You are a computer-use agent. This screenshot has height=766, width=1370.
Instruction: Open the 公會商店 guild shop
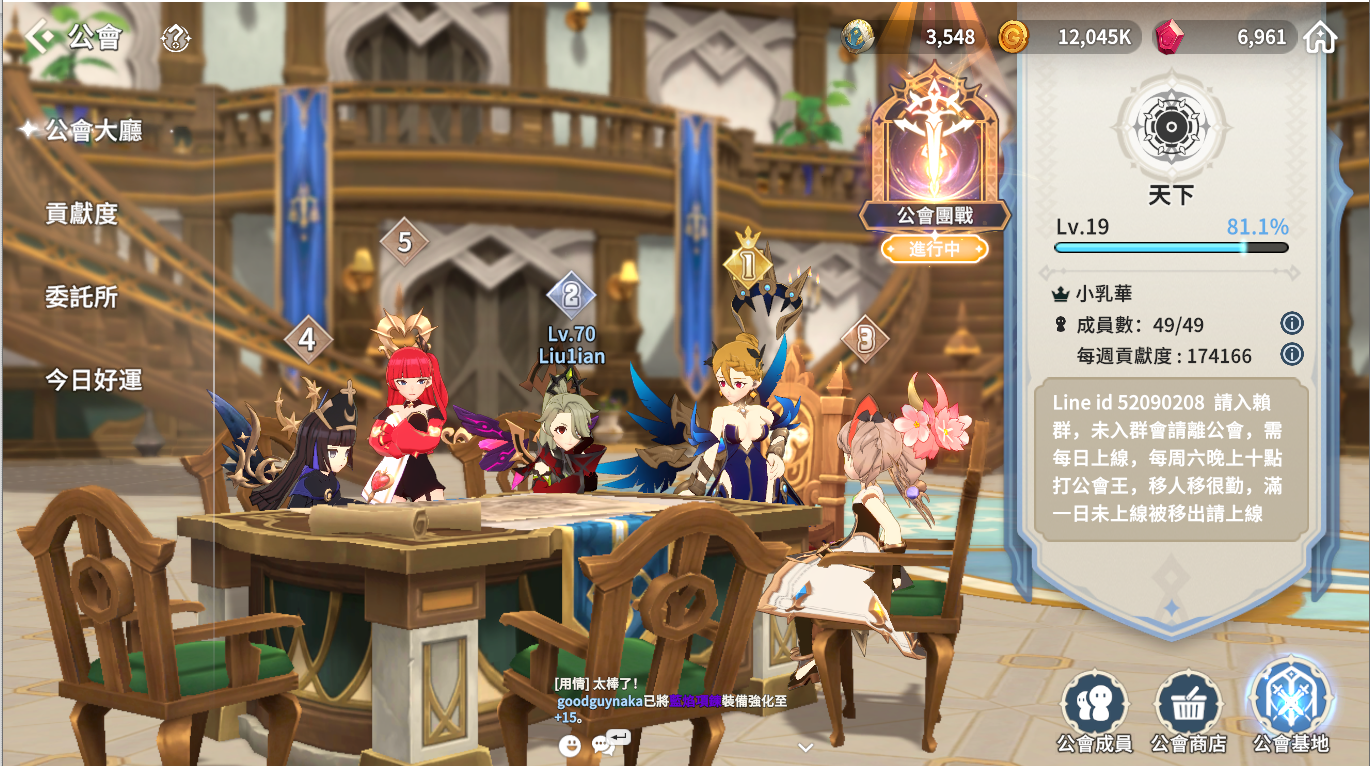1188,712
